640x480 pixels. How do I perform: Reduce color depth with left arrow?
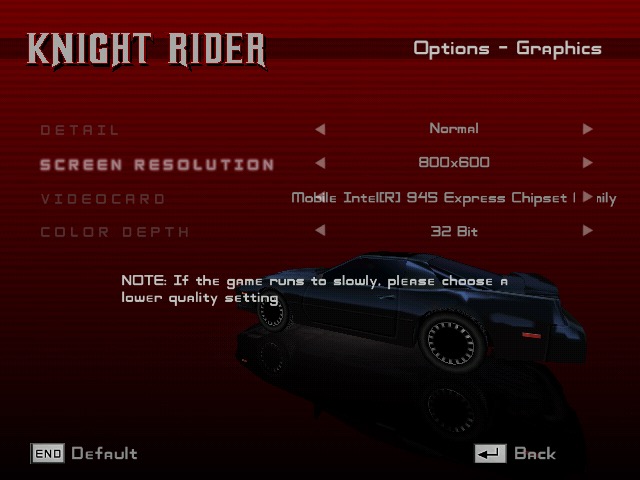click(x=320, y=231)
